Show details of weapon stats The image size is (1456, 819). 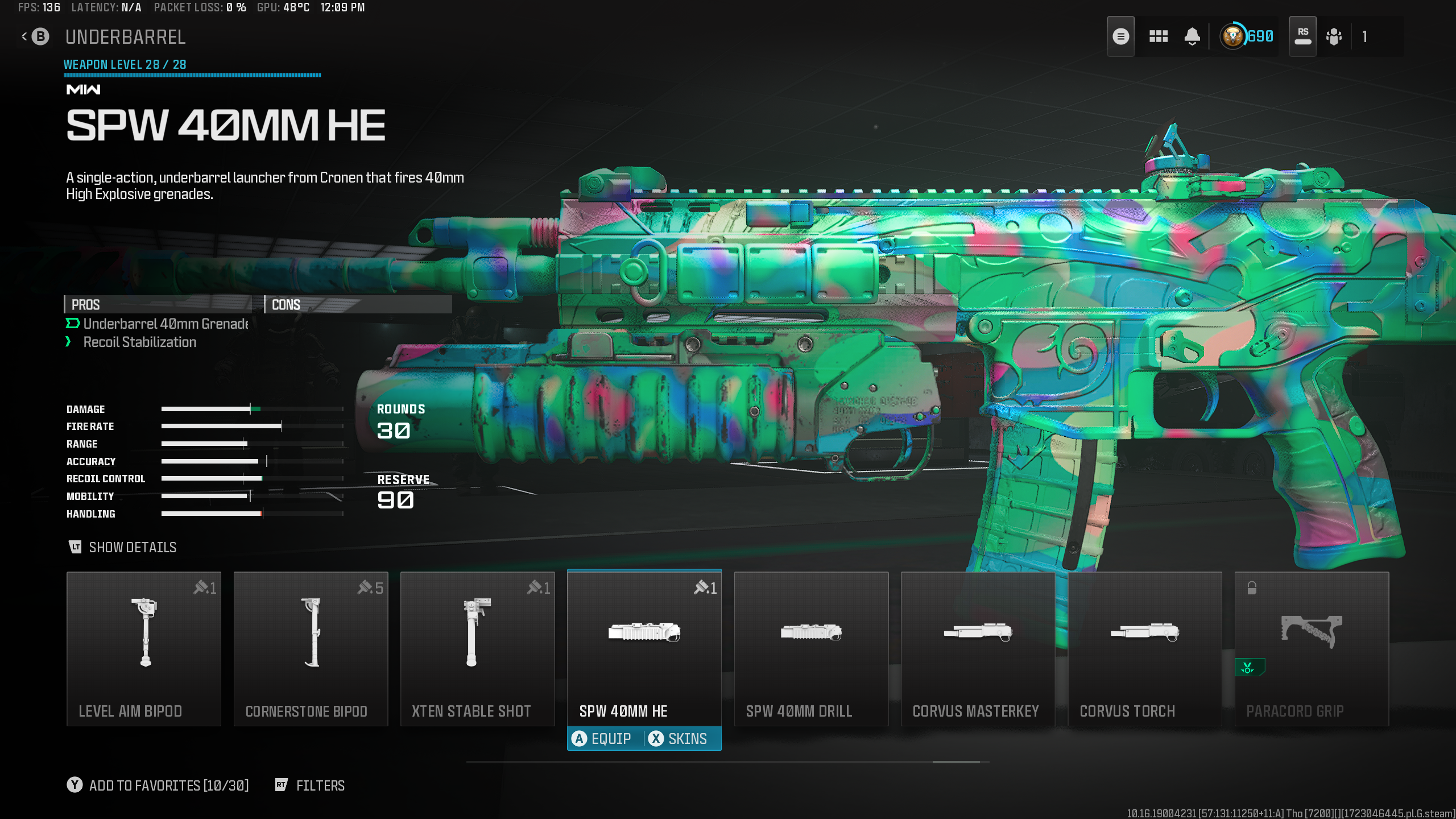tap(123, 547)
